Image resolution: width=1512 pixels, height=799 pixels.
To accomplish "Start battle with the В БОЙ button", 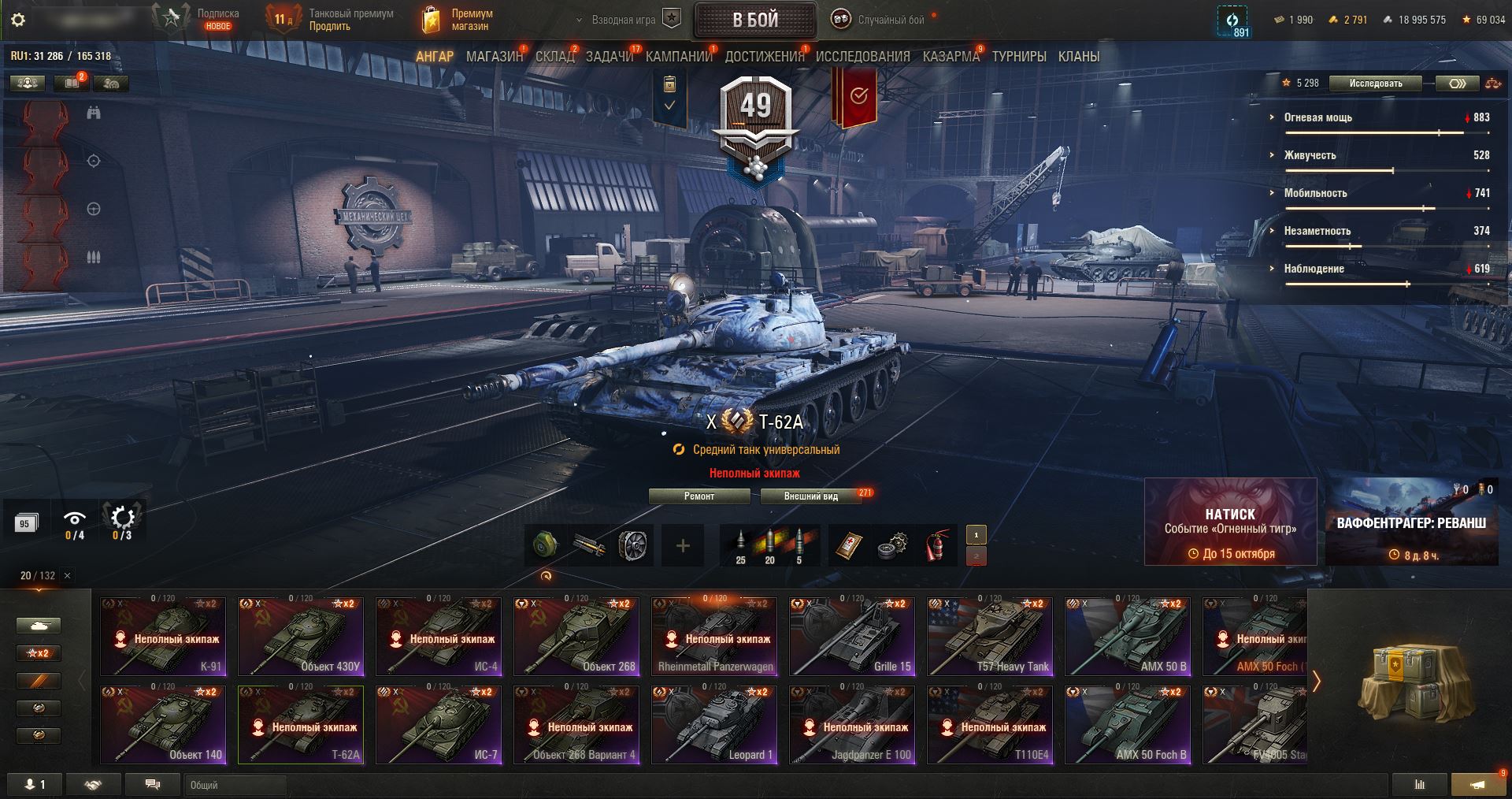I will pos(754,20).
